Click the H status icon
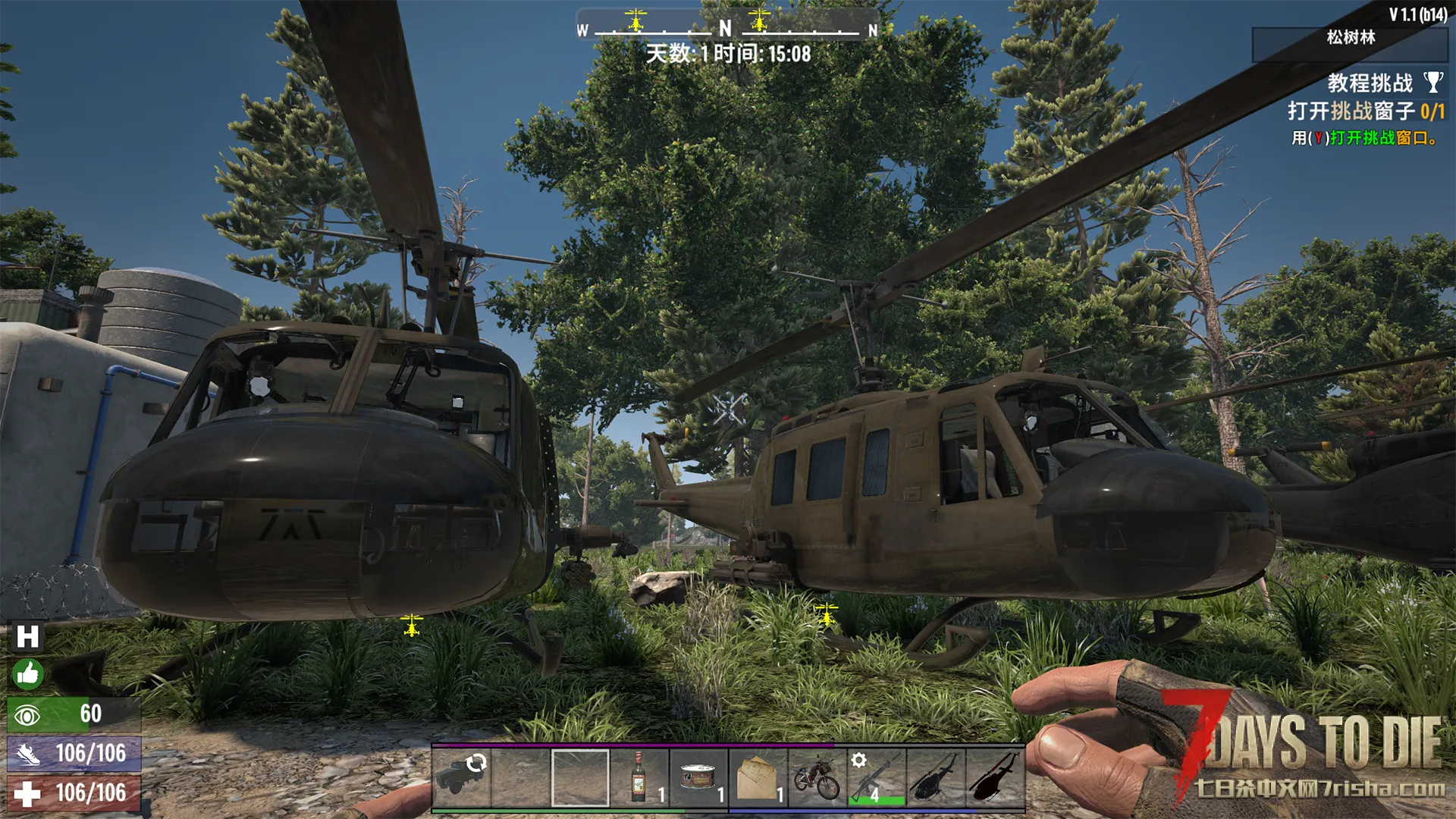The image size is (1456, 819). point(27,637)
